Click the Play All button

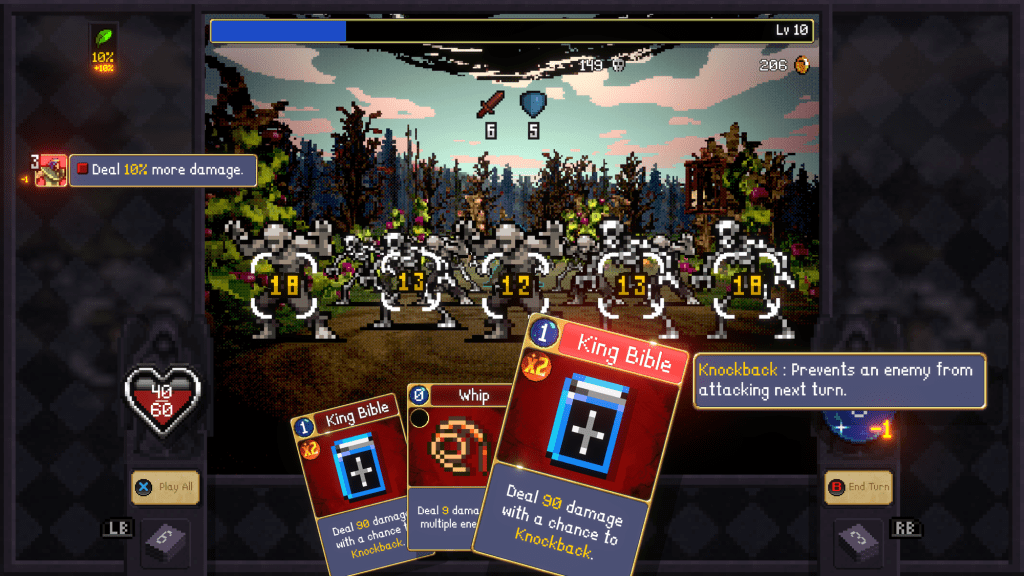165,487
